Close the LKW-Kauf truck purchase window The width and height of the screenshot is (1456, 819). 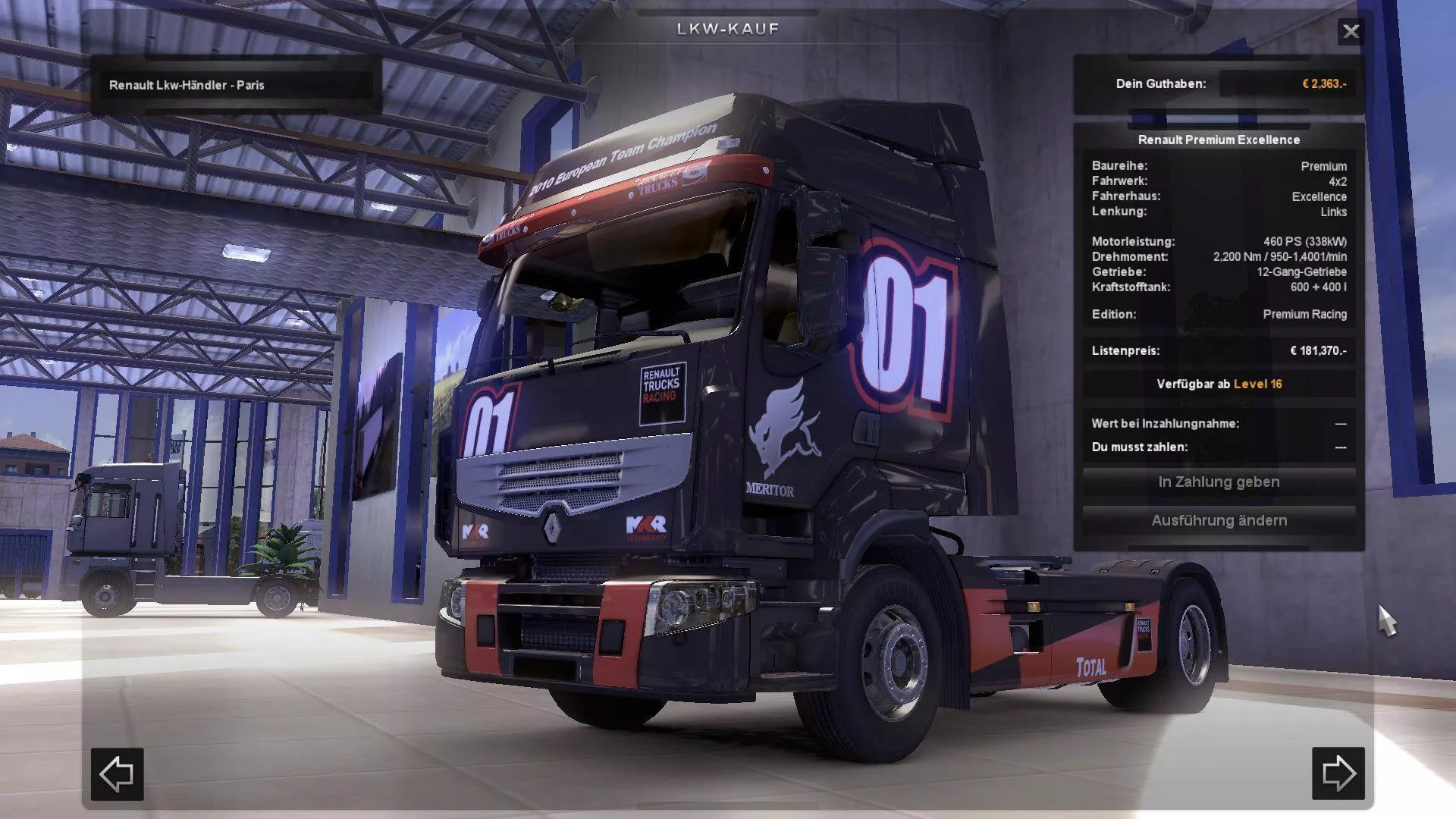(1351, 31)
